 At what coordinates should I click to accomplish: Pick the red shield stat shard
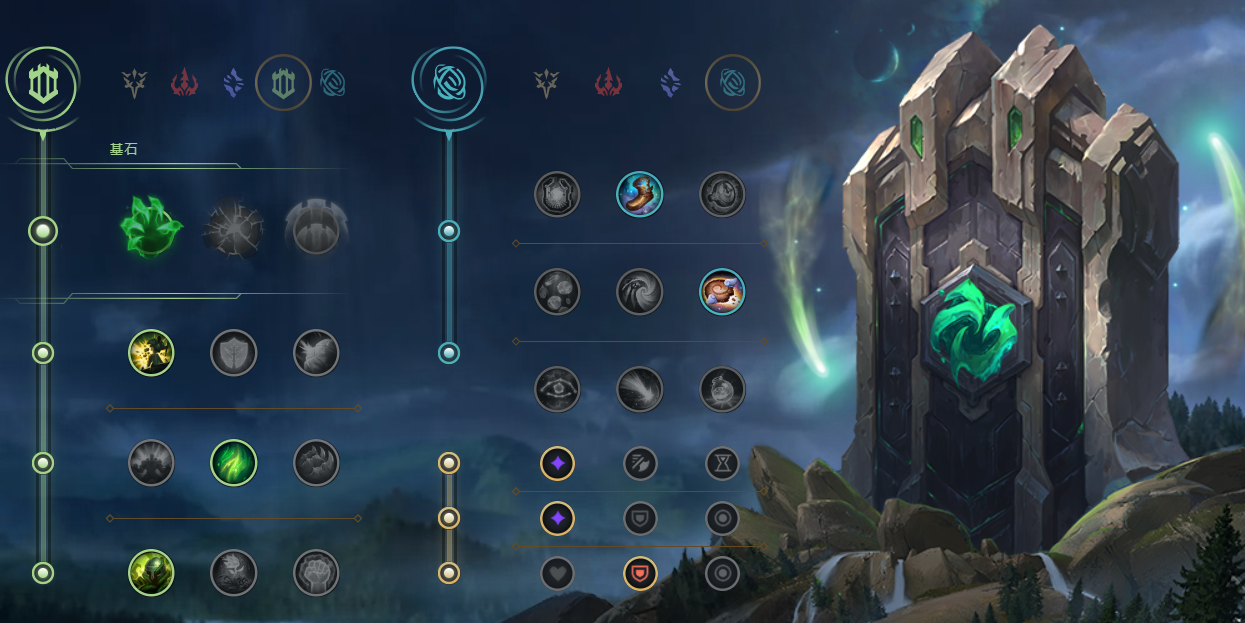(640, 573)
